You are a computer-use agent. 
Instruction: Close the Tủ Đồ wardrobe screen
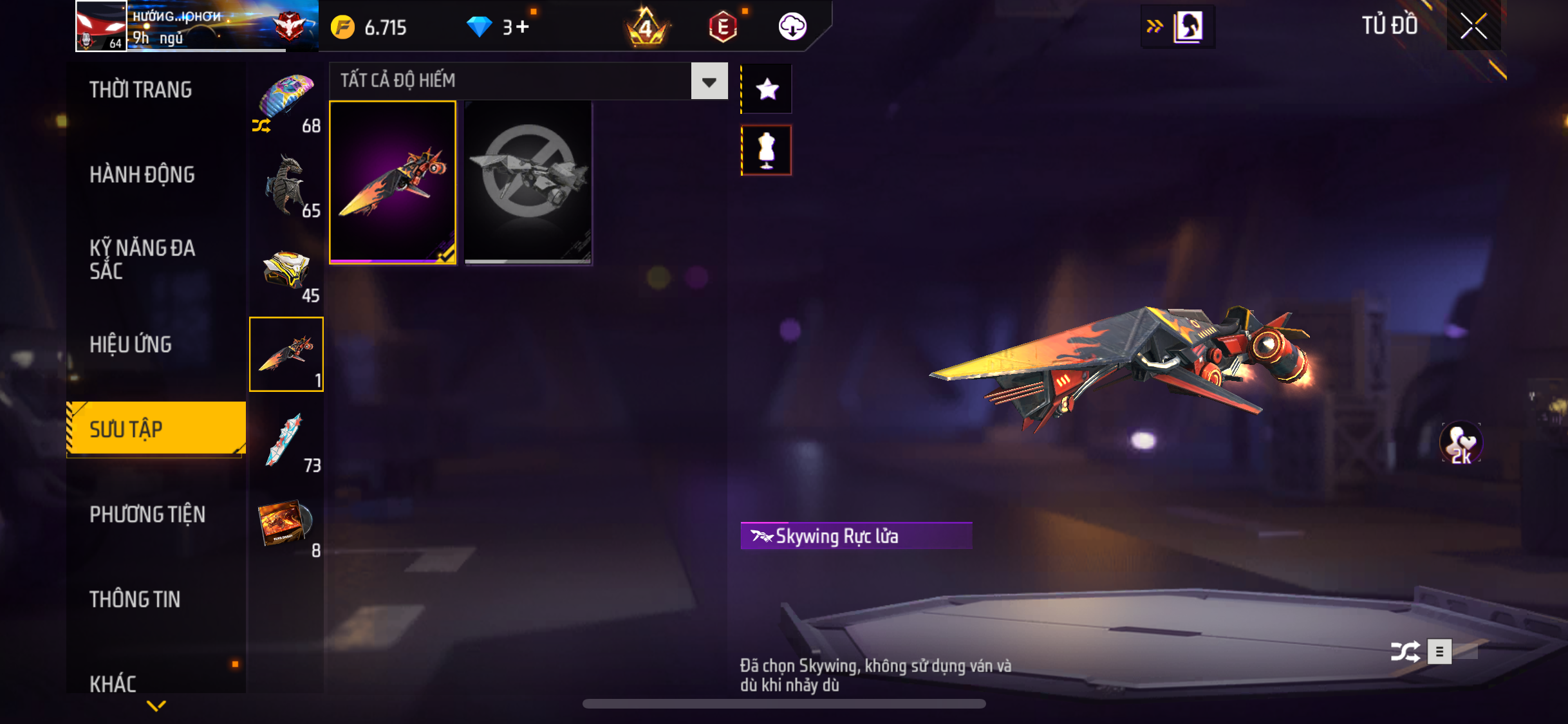point(1473,26)
